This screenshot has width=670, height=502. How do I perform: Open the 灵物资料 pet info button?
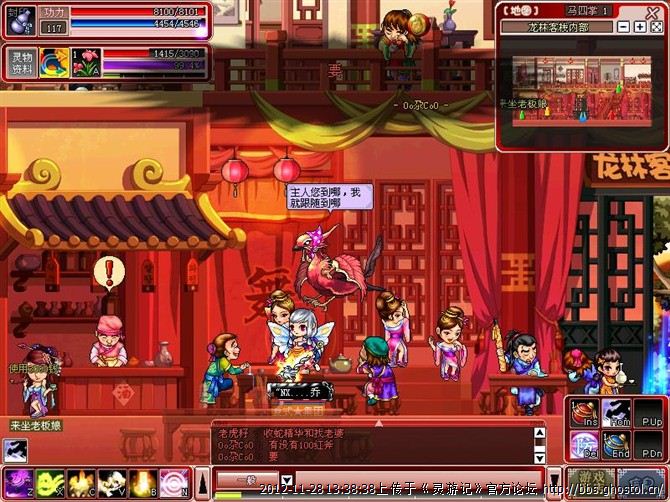click(x=21, y=62)
